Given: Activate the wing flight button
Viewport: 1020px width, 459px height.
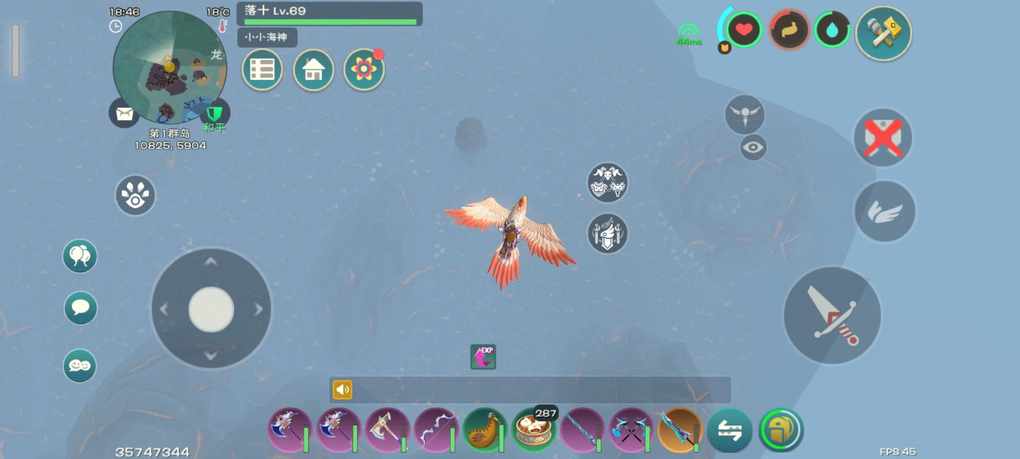Looking at the screenshot, I should [x=884, y=211].
